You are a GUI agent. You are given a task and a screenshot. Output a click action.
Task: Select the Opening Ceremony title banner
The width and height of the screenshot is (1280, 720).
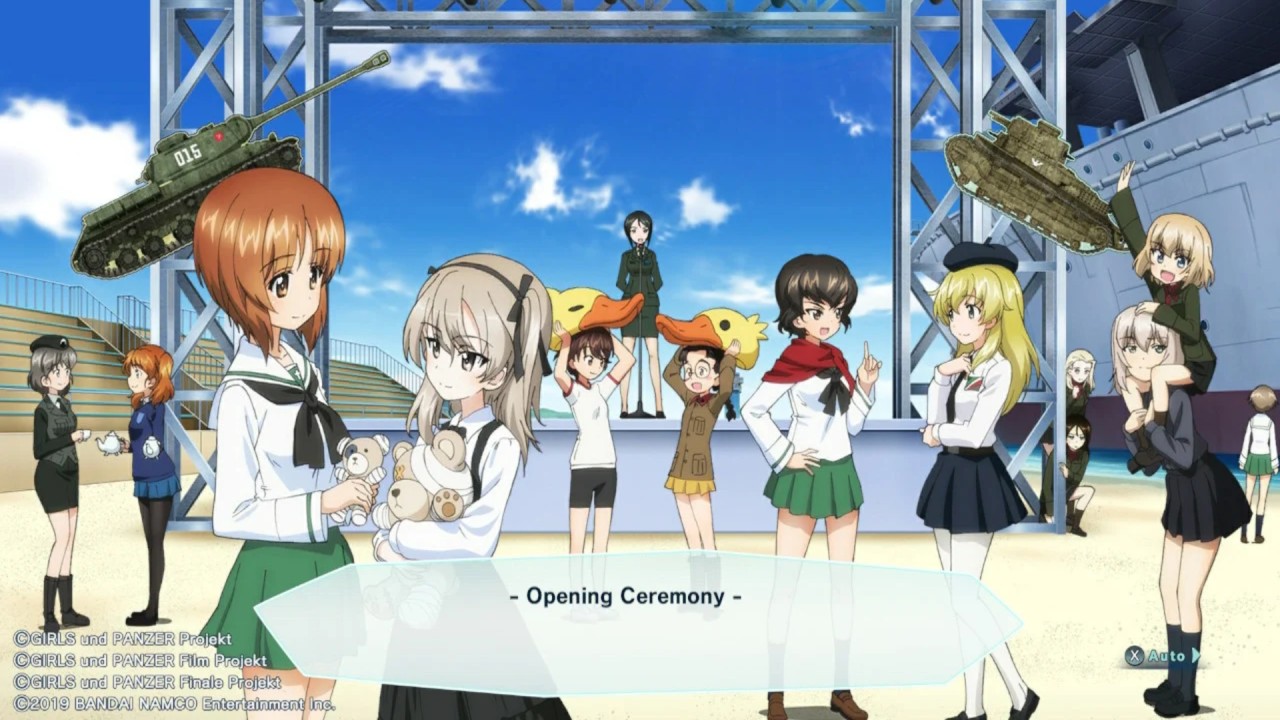point(628,595)
